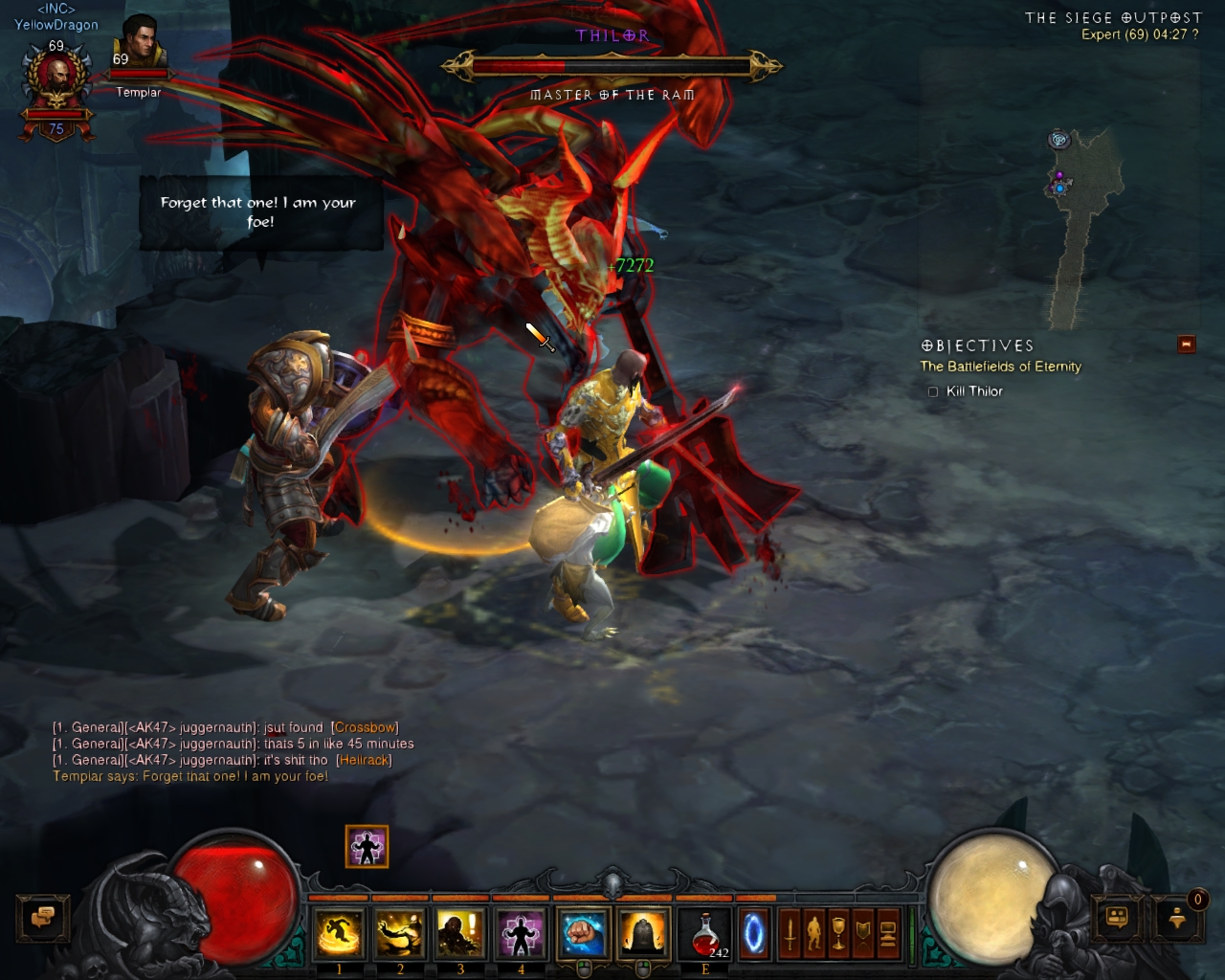This screenshot has height=980, width=1225.
Task: Activate the golden dashing figure skill in slot 1
Action: (339, 933)
